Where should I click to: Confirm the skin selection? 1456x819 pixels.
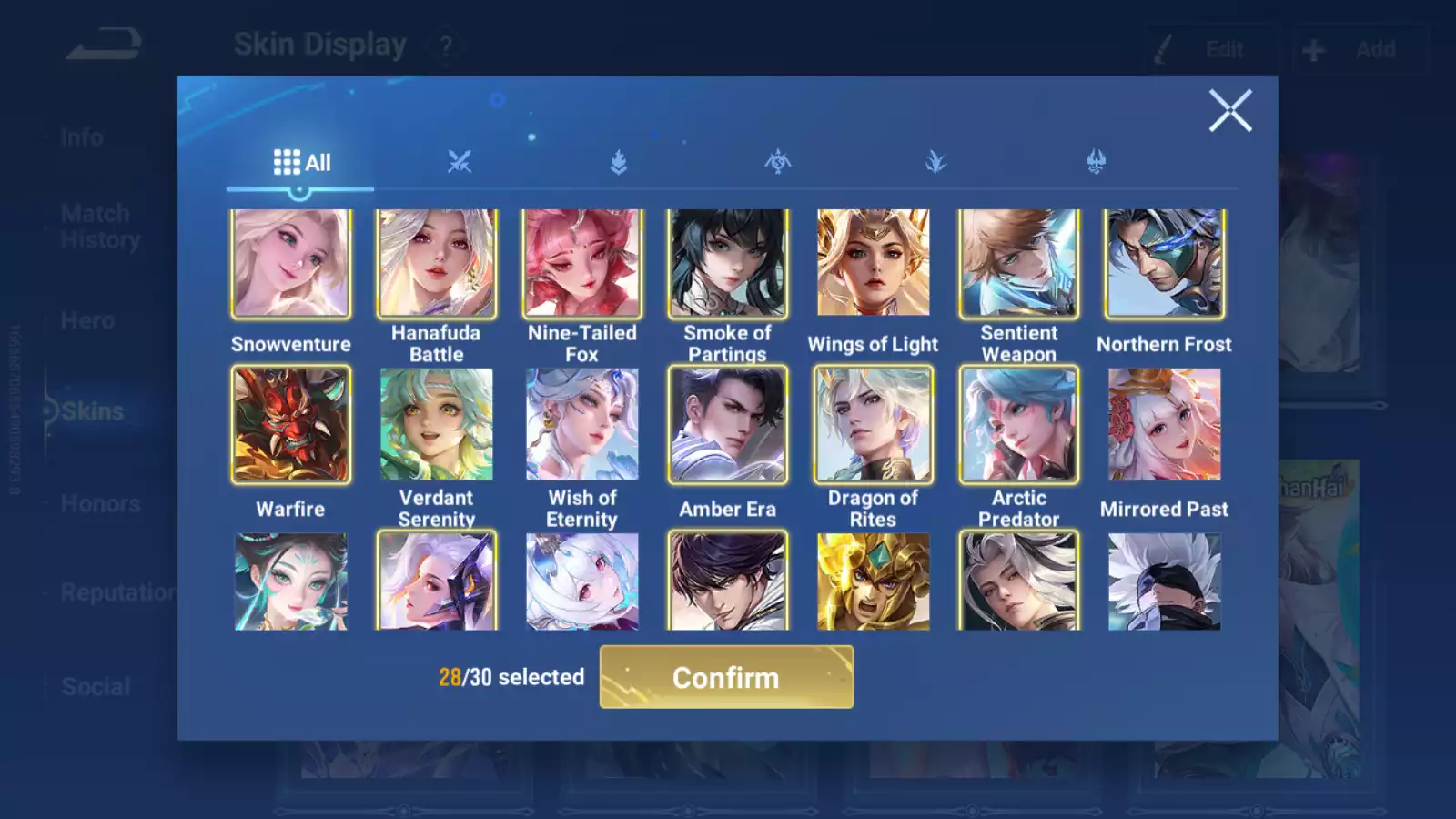(726, 677)
